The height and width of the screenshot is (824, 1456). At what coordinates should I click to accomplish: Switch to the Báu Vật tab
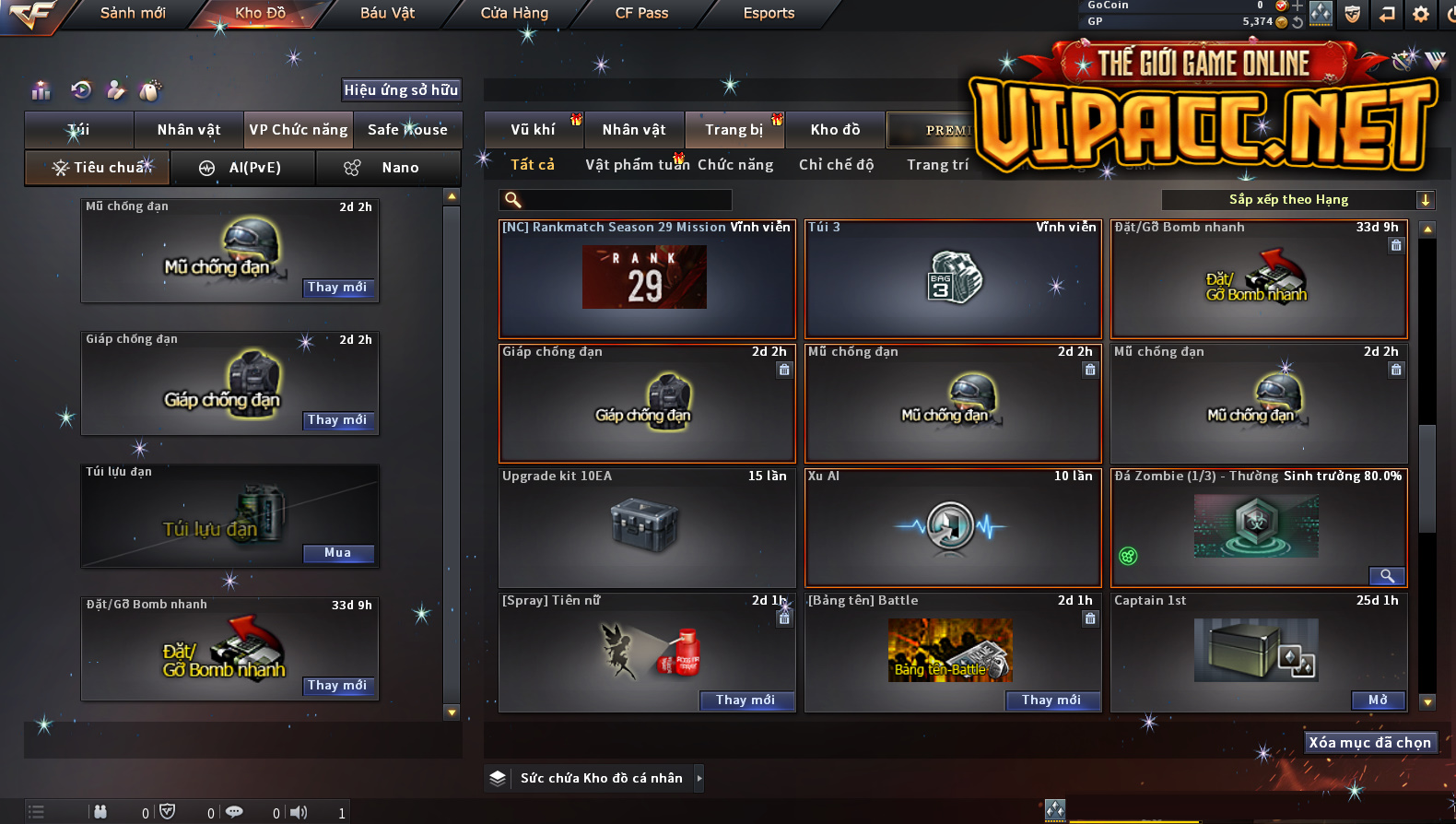[387, 13]
